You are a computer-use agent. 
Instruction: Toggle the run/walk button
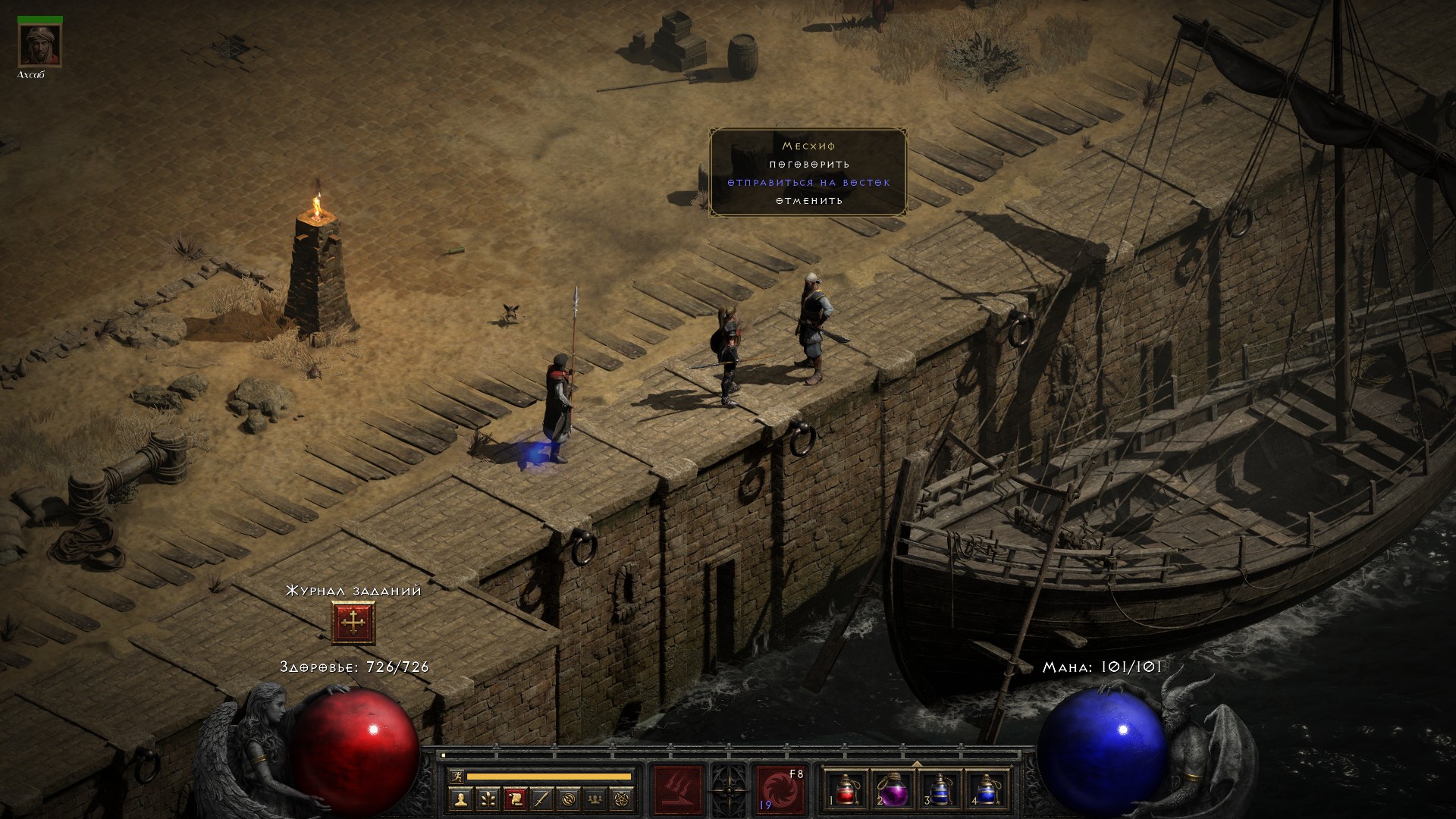(x=456, y=777)
